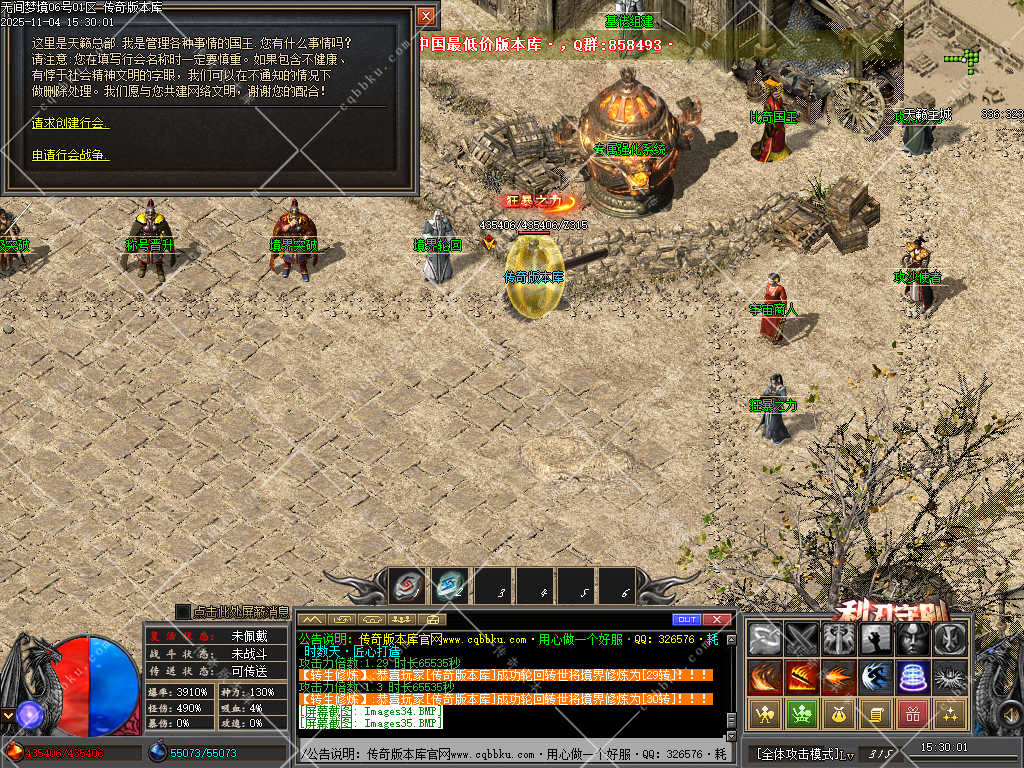Screen dimensions: 1024x768
Task: Activate the flaming sword slash skill
Action: pos(802,677)
